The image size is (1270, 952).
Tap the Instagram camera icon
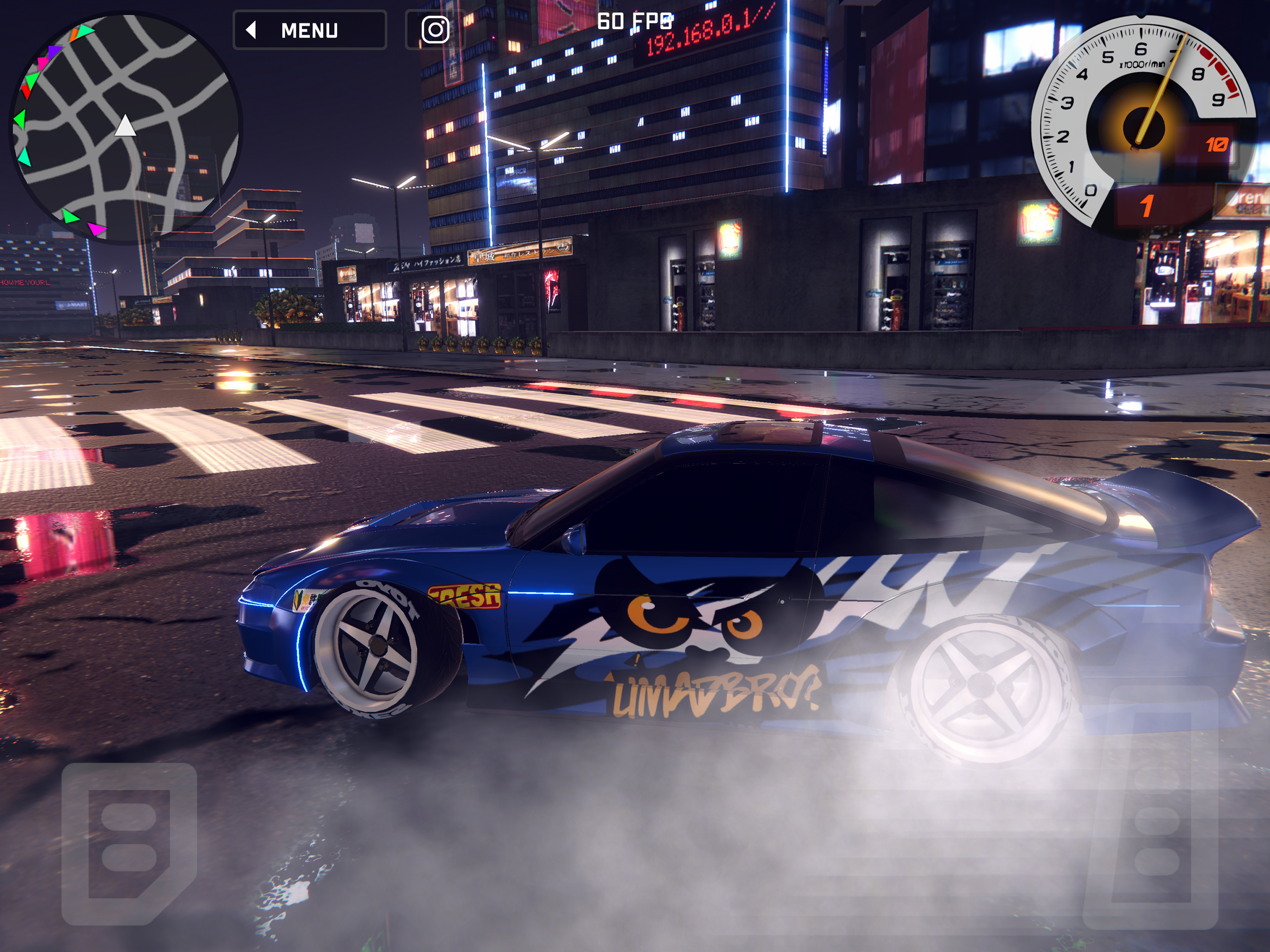coord(435,30)
